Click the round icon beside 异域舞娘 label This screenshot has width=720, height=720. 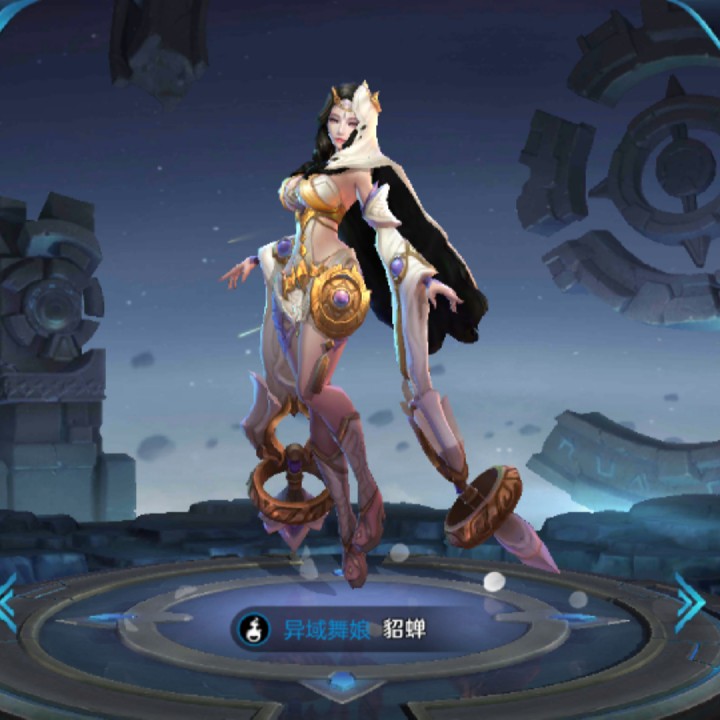[x=252, y=630]
